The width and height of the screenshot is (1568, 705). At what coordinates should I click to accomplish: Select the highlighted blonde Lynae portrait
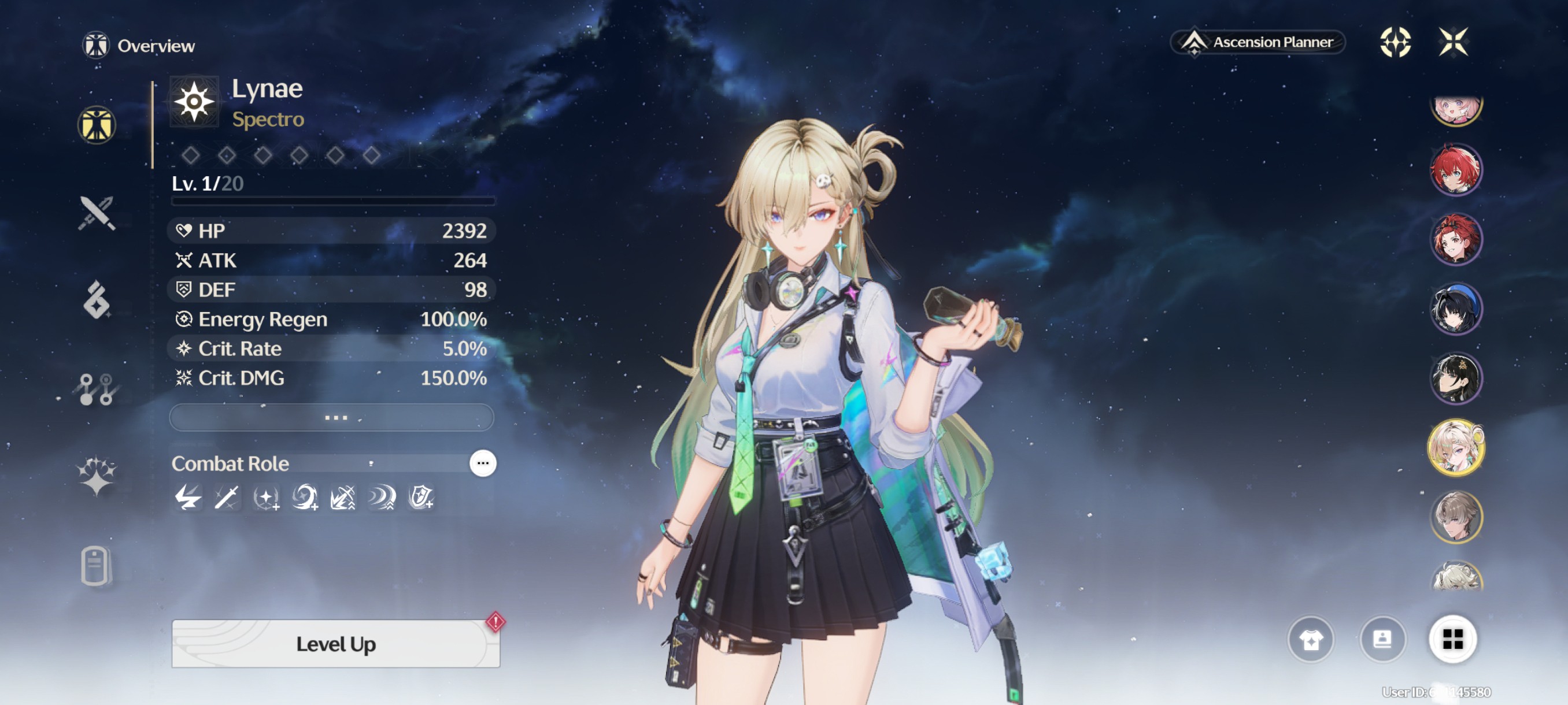pyautogui.click(x=1455, y=448)
